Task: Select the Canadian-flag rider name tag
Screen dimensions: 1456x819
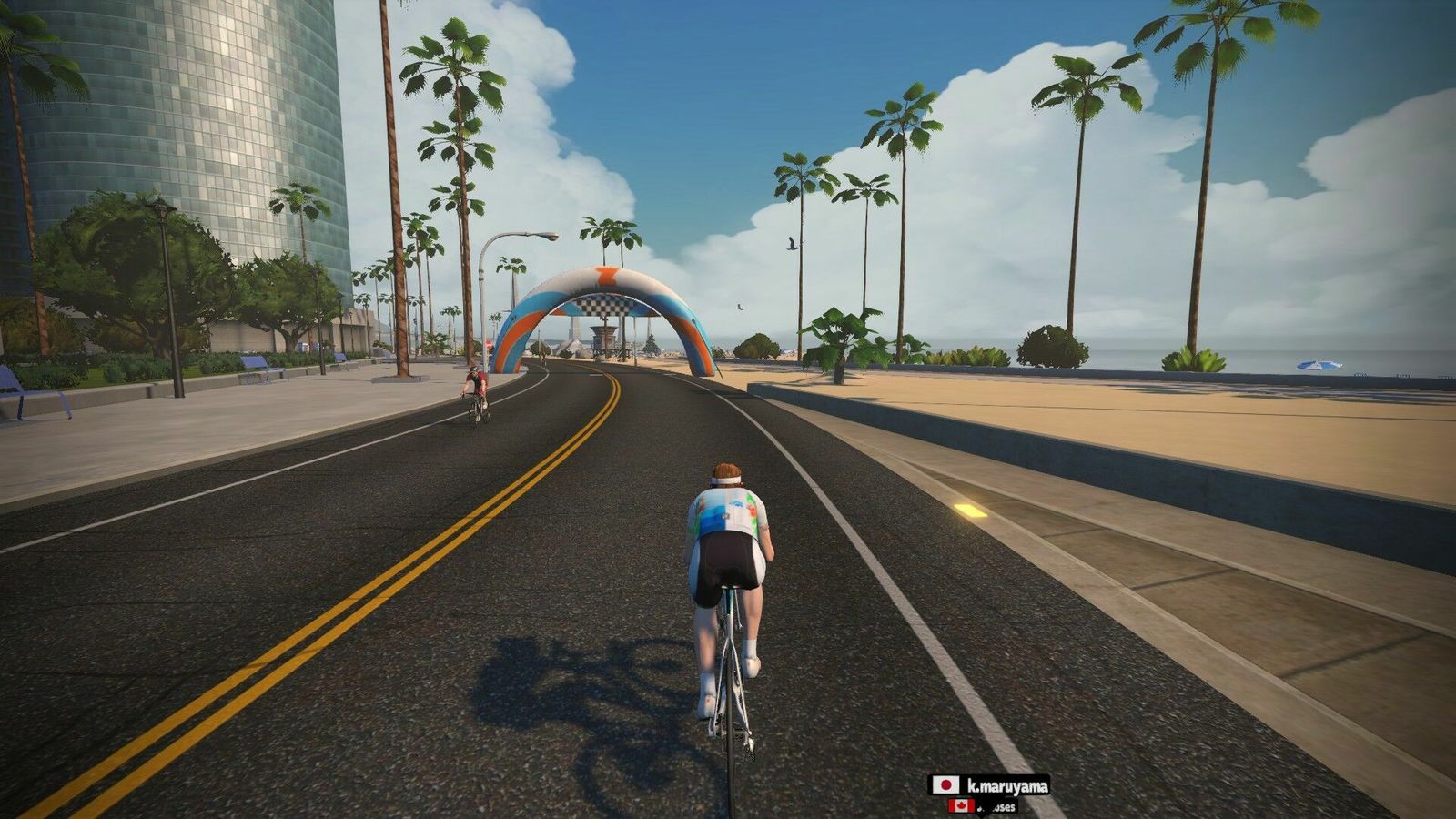Action: click(983, 806)
